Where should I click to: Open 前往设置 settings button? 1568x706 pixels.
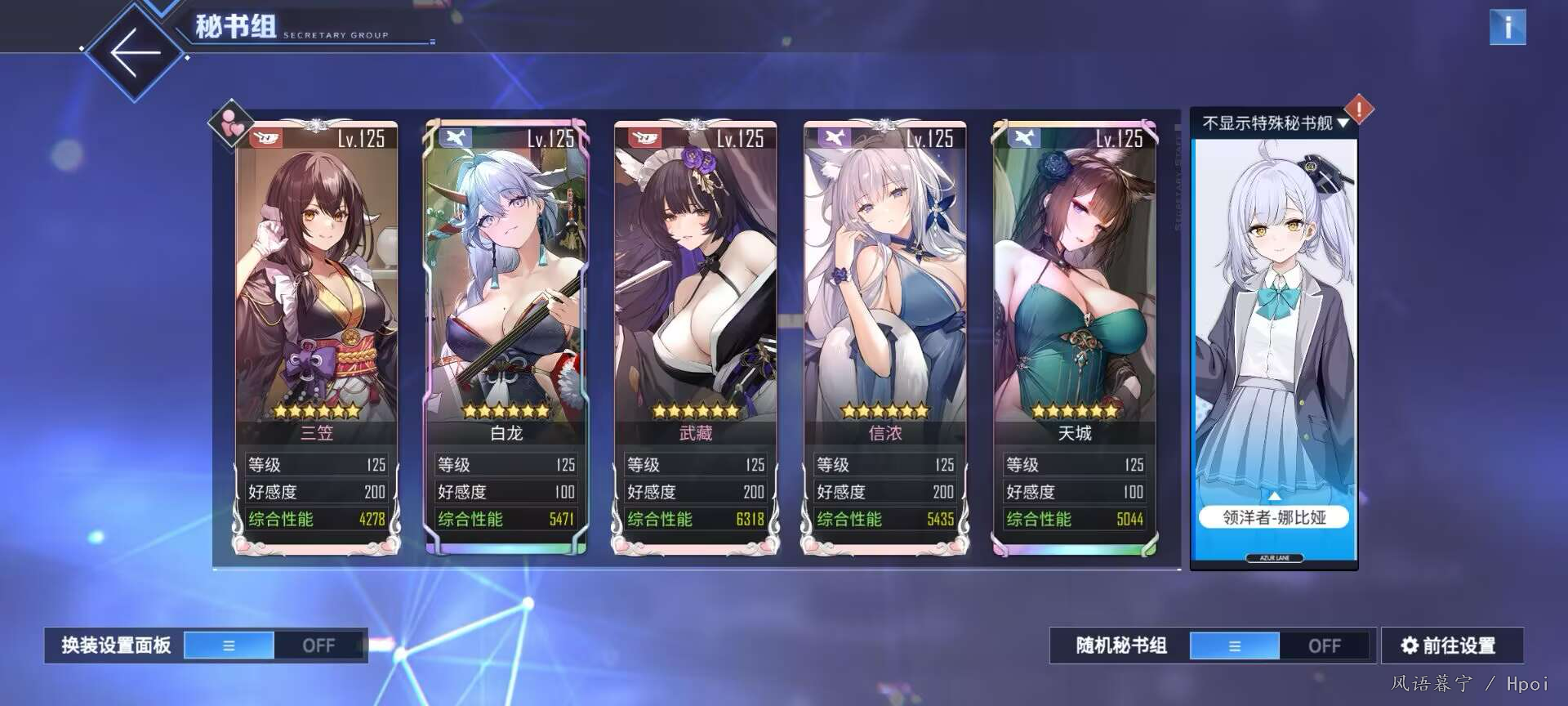pos(1451,646)
